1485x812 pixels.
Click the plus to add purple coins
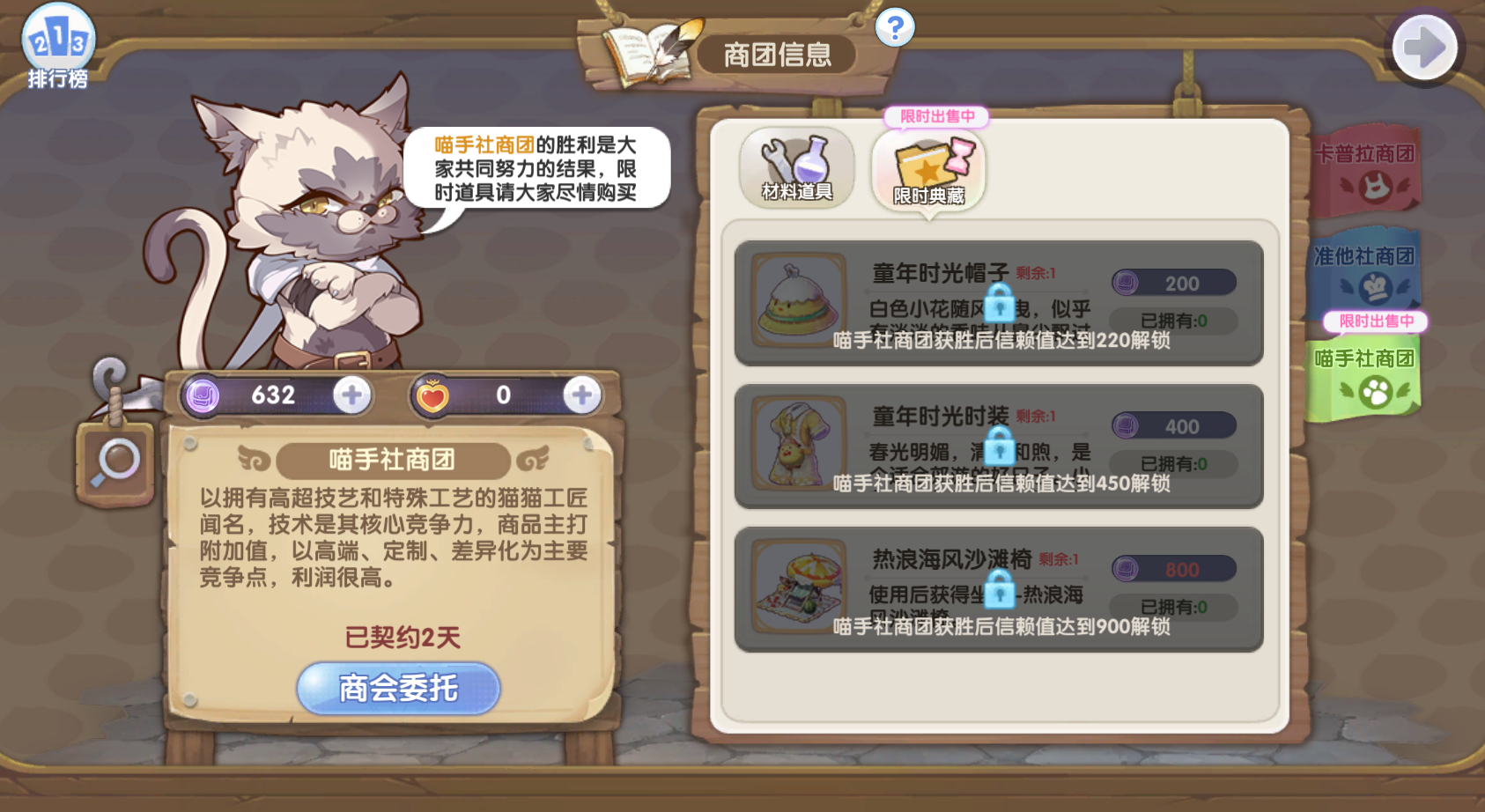[351, 395]
